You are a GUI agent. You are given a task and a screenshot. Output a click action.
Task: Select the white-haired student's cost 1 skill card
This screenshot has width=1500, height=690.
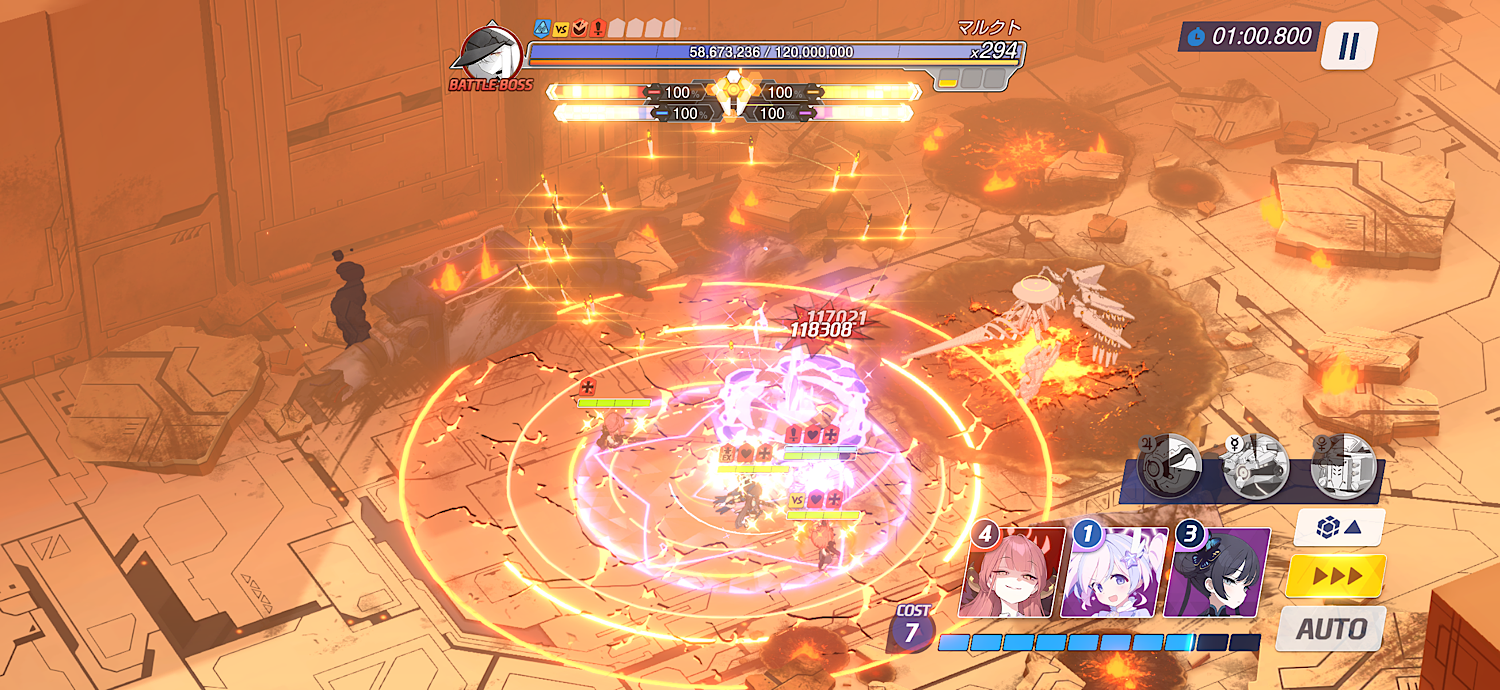pos(1114,572)
